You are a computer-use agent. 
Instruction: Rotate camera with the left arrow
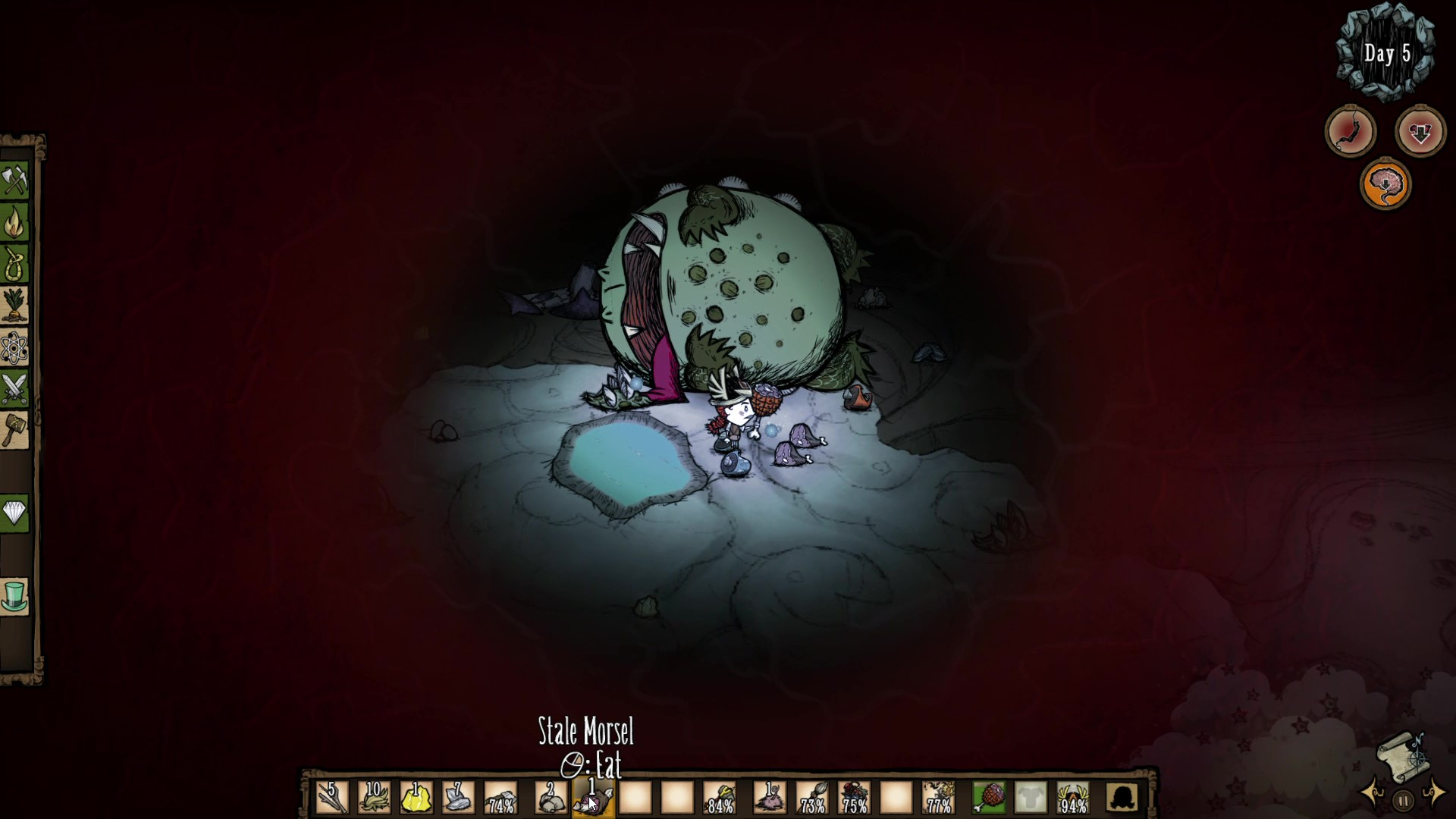(x=1374, y=794)
